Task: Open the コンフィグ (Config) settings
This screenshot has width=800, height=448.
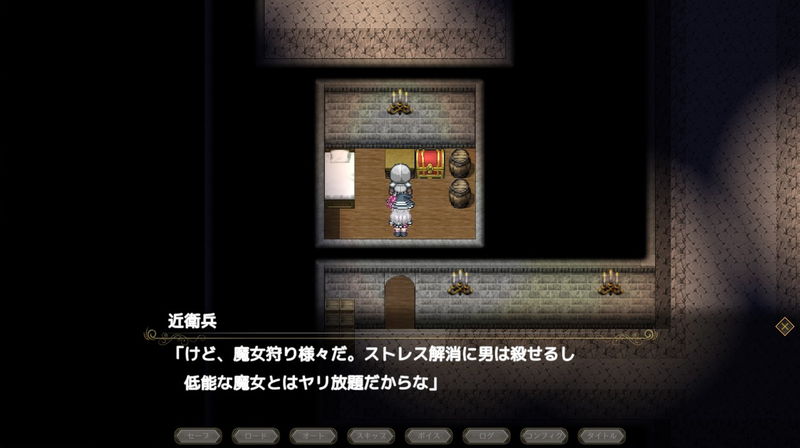Action: [545, 436]
